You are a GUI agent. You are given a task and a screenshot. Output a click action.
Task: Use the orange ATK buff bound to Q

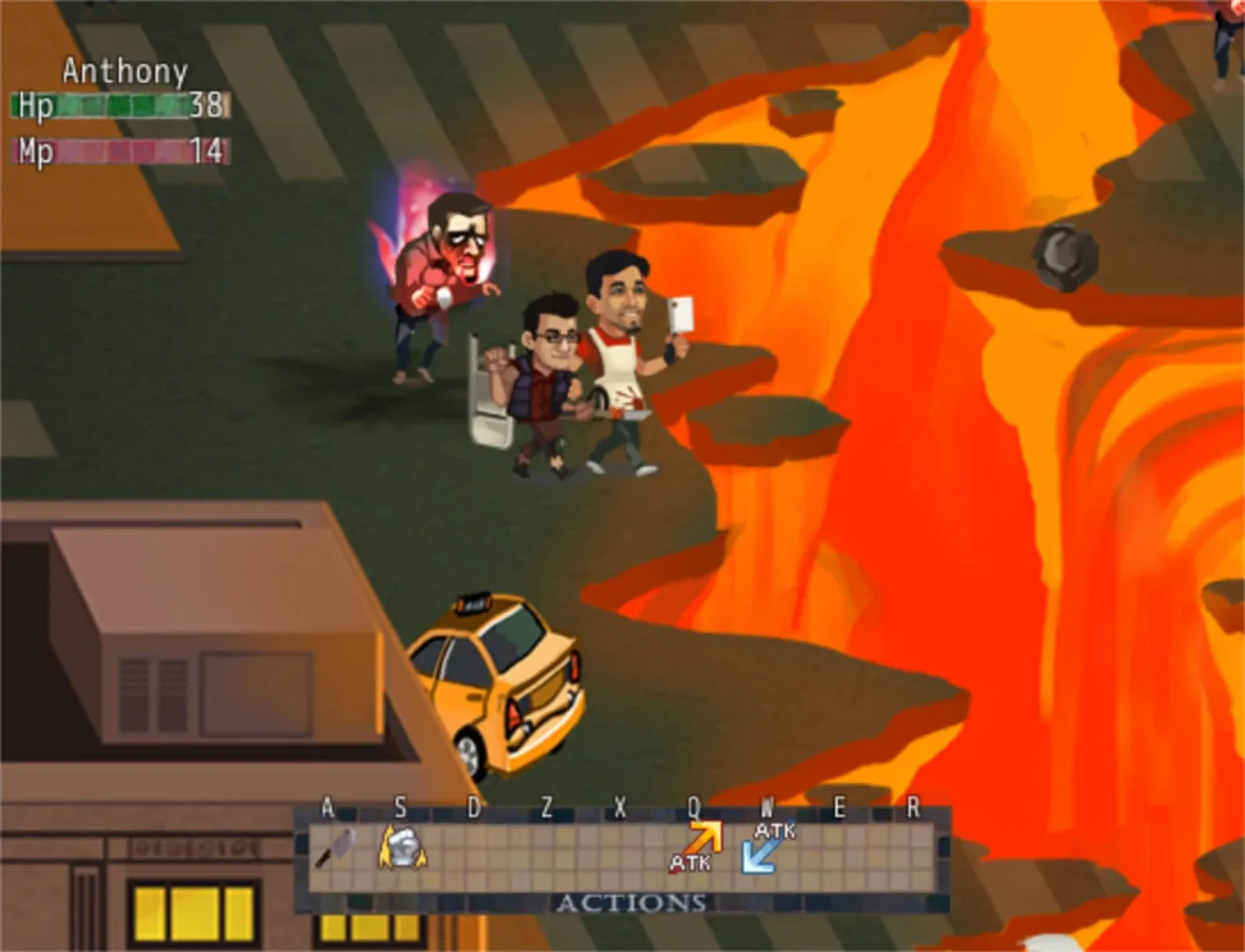(697, 846)
